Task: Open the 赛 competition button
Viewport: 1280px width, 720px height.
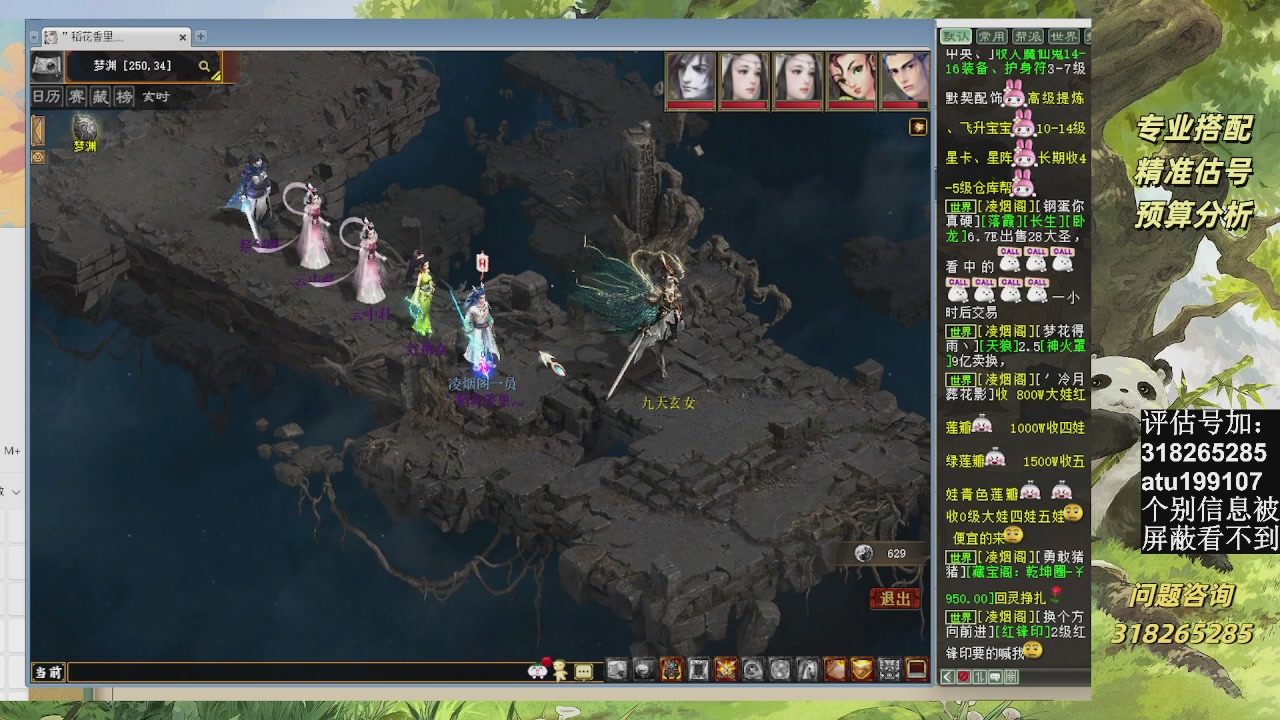Action: pos(76,97)
